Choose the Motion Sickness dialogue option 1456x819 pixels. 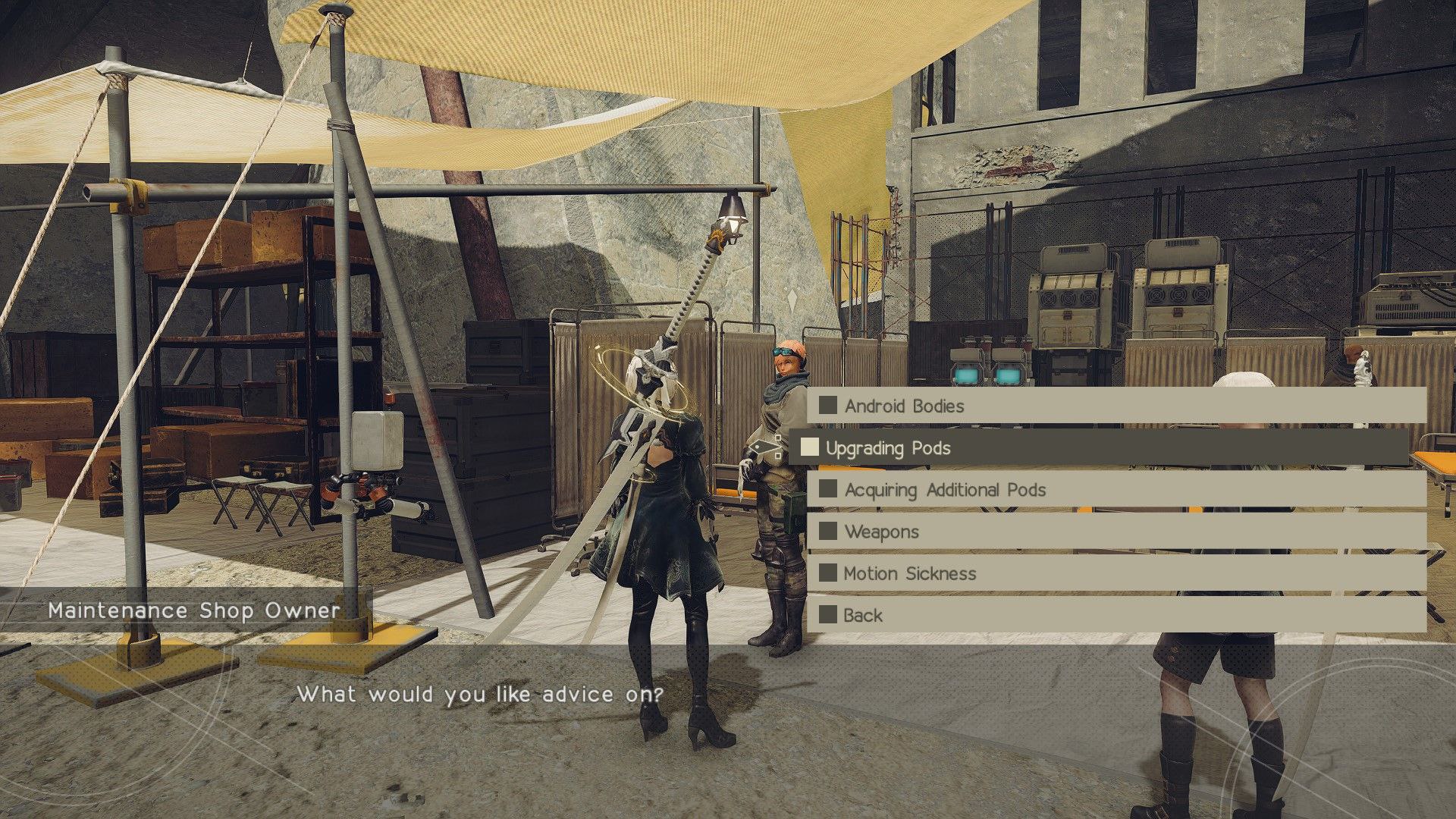[909, 573]
